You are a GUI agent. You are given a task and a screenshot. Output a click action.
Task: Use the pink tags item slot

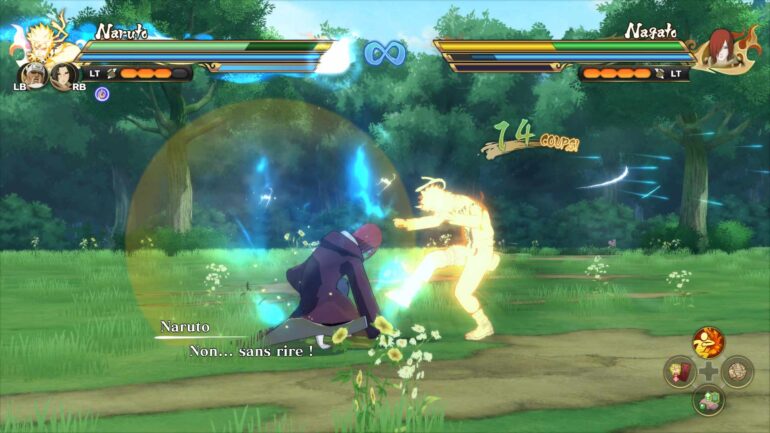[679, 372]
